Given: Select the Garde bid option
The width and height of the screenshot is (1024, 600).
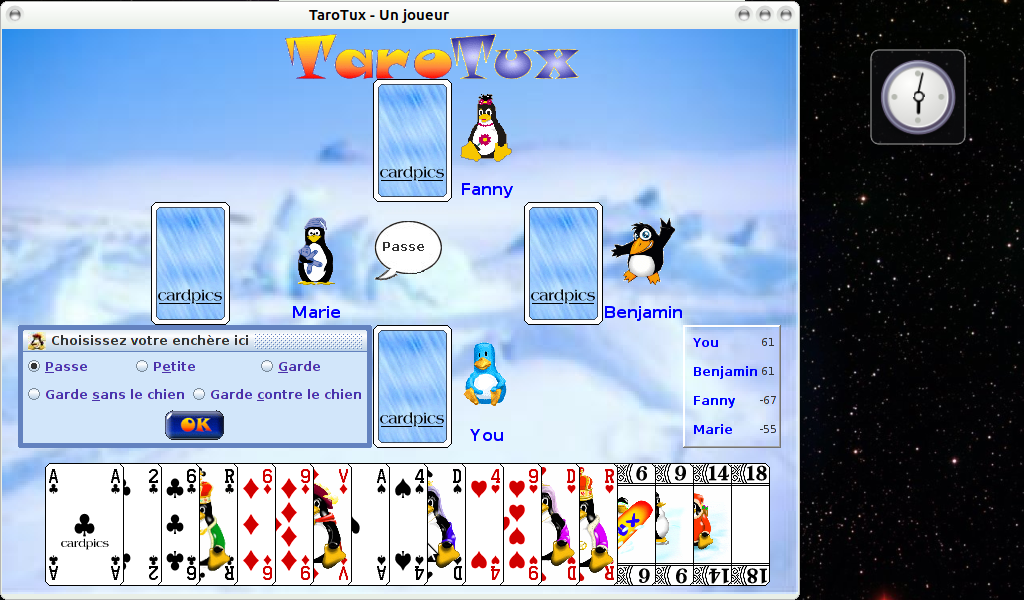Looking at the screenshot, I should [267, 367].
